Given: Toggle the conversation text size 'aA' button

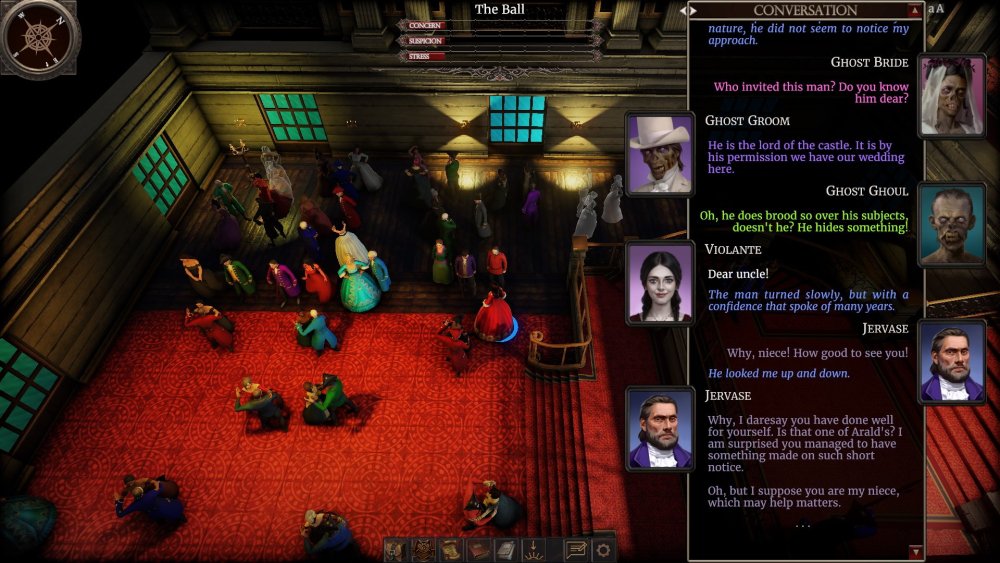Looking at the screenshot, I should [x=936, y=9].
